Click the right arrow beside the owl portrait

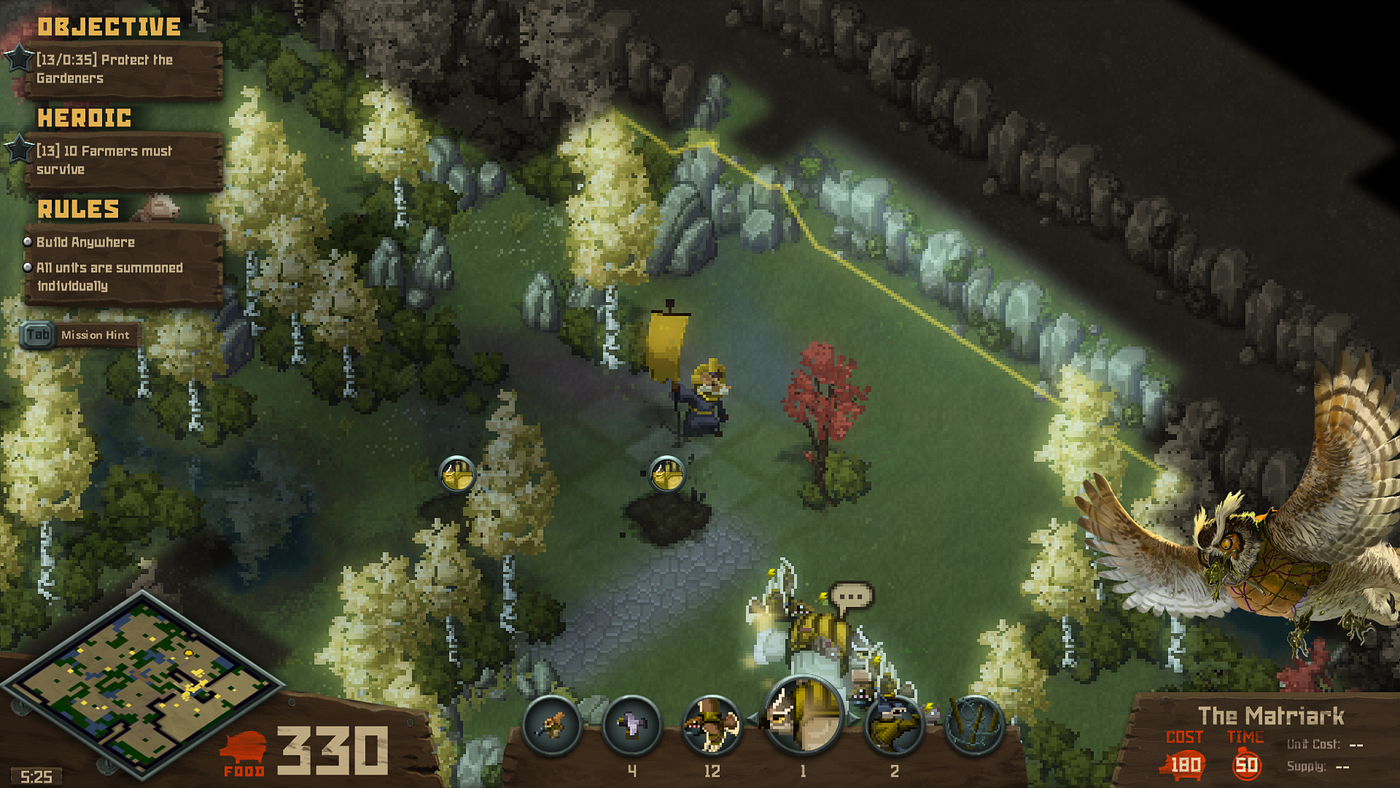click(x=853, y=718)
